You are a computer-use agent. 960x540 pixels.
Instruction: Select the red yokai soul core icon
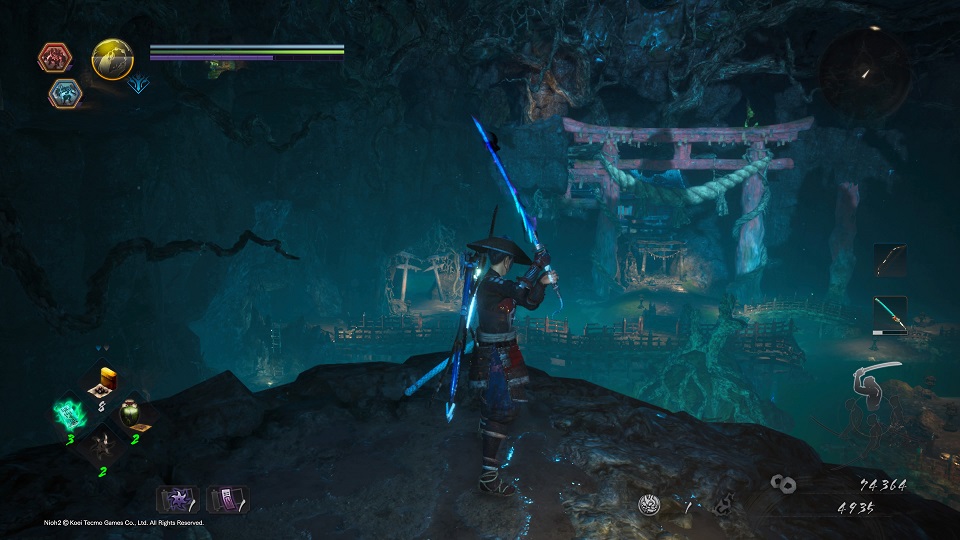tap(54, 57)
